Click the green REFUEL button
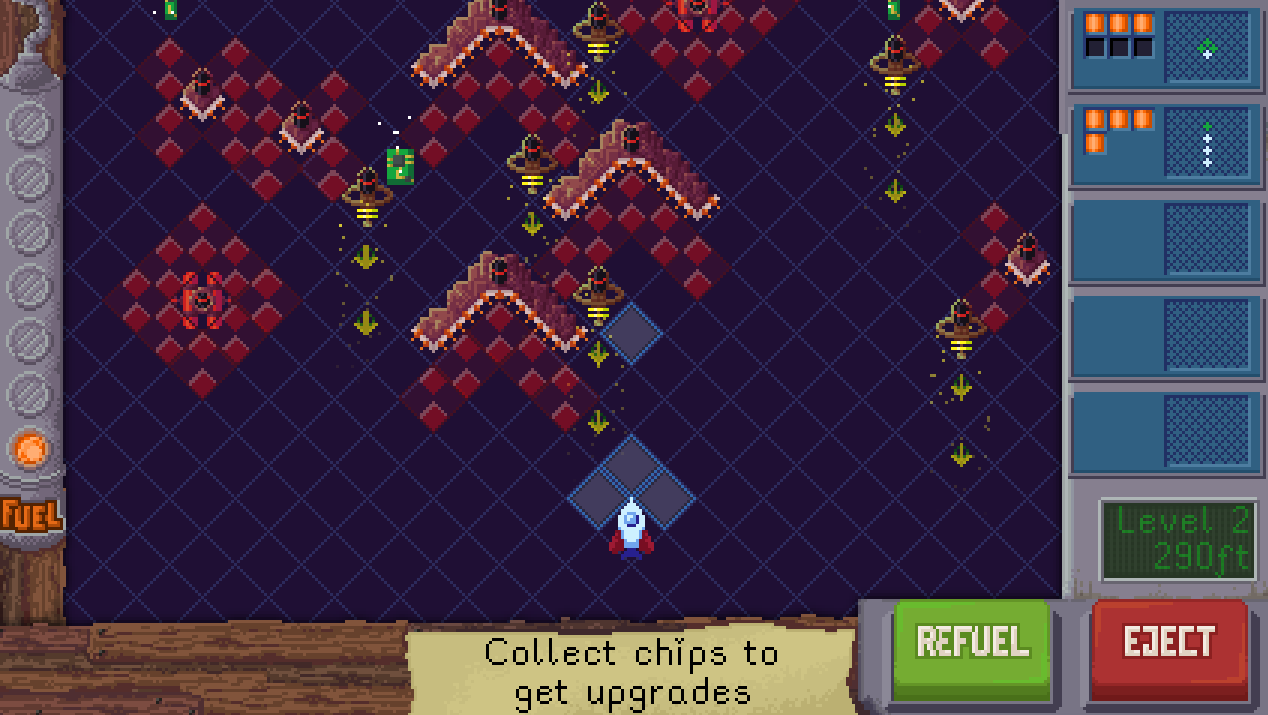The width and height of the screenshot is (1268, 715). pyautogui.click(x=972, y=642)
